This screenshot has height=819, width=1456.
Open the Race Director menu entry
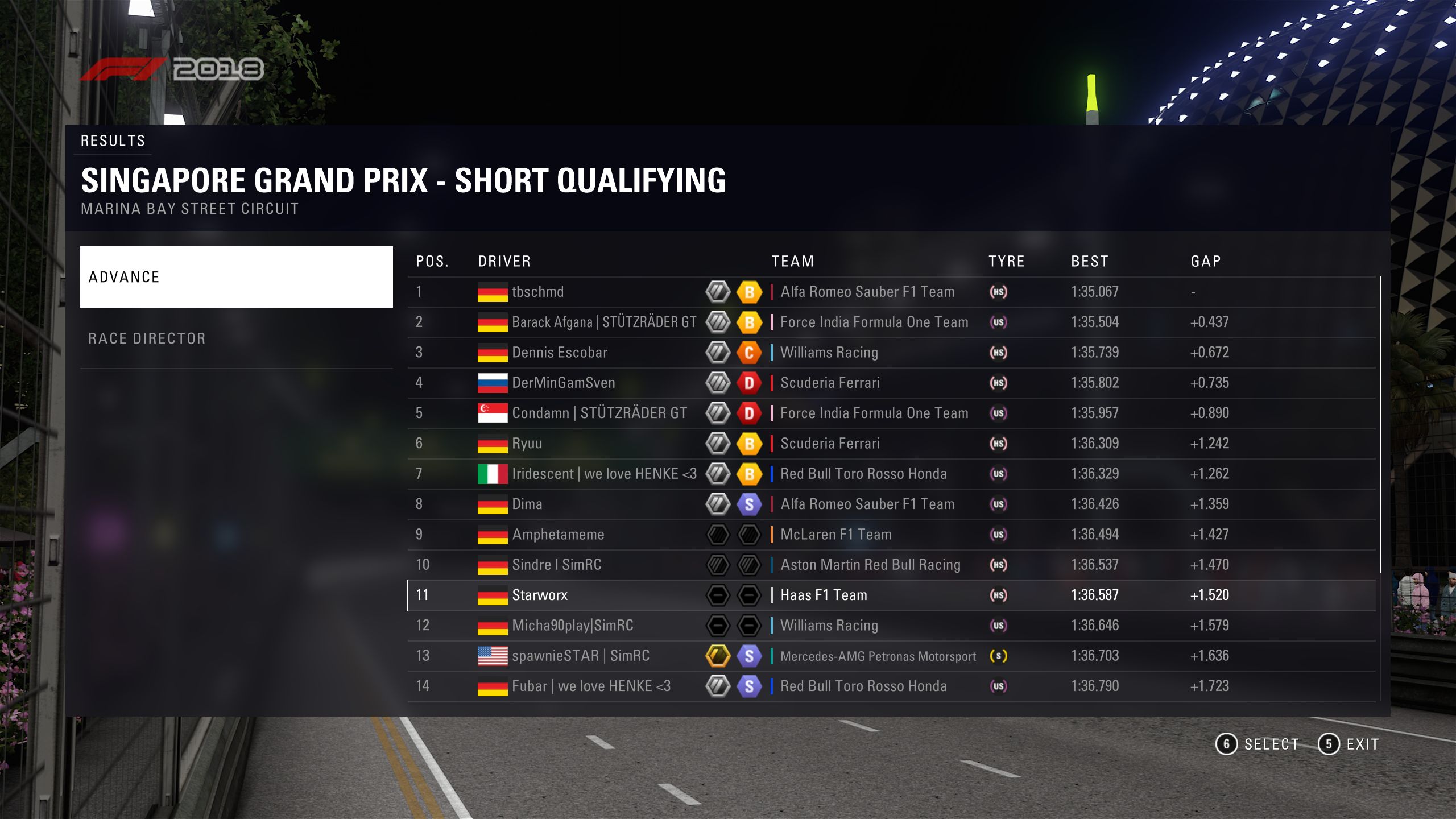click(x=236, y=338)
